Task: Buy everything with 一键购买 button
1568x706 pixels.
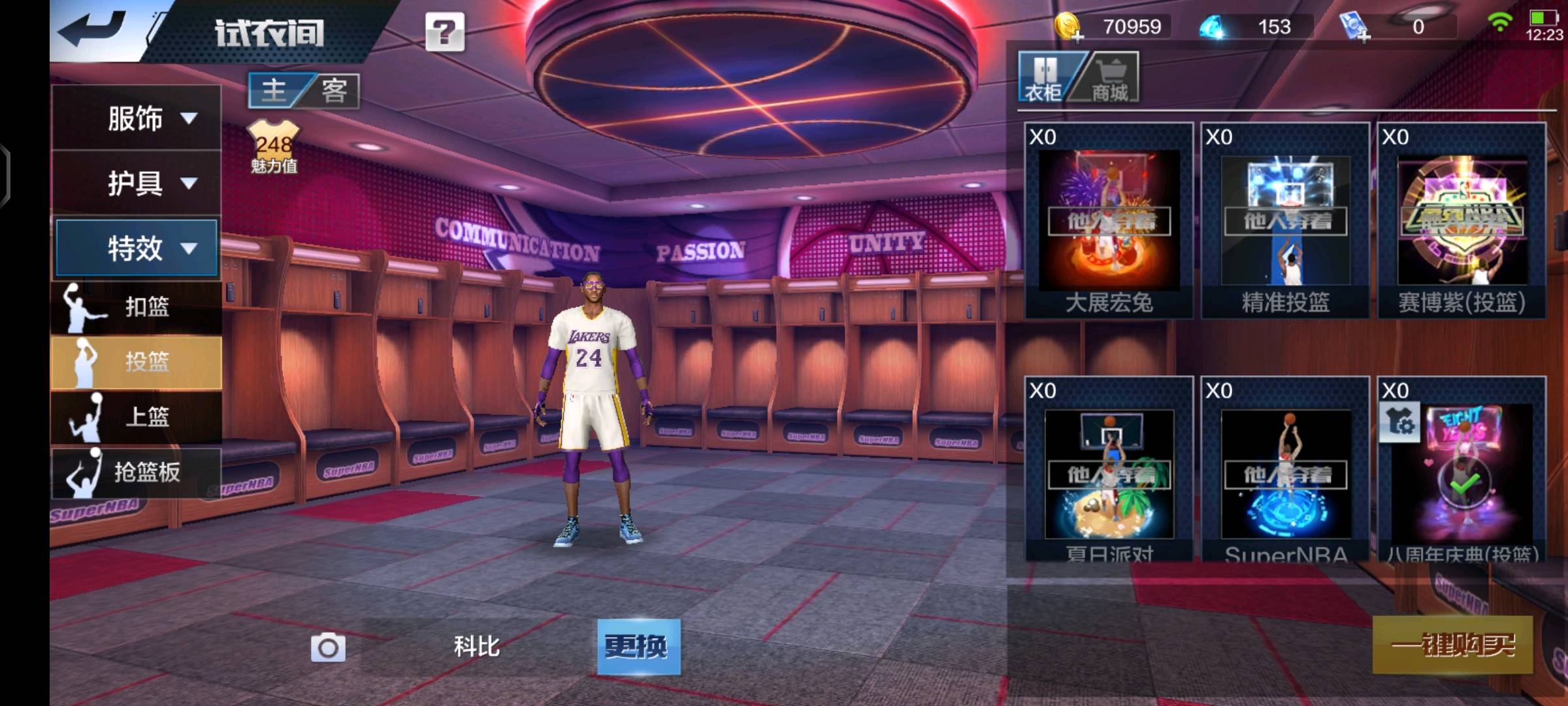Action: pyautogui.click(x=1452, y=645)
